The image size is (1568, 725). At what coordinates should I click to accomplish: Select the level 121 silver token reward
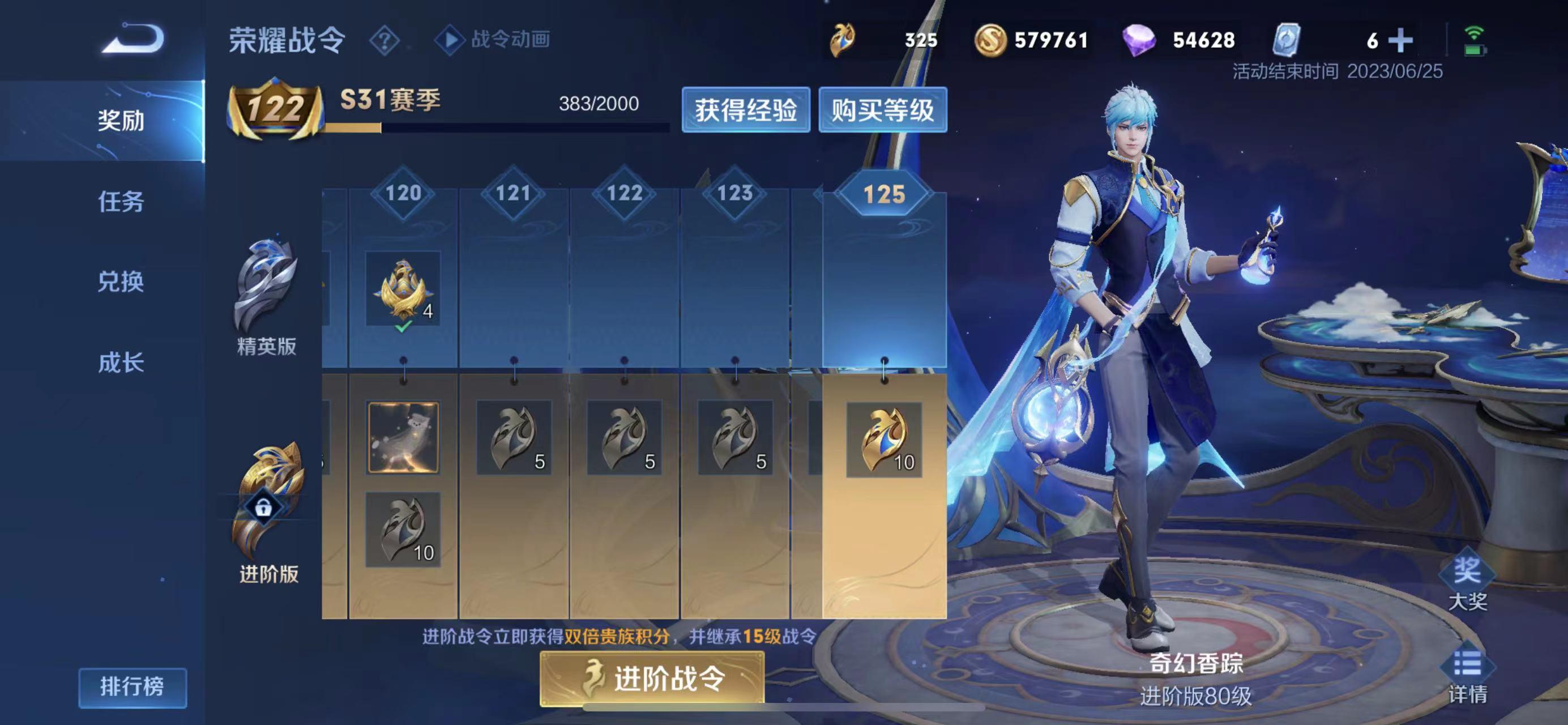(514, 438)
